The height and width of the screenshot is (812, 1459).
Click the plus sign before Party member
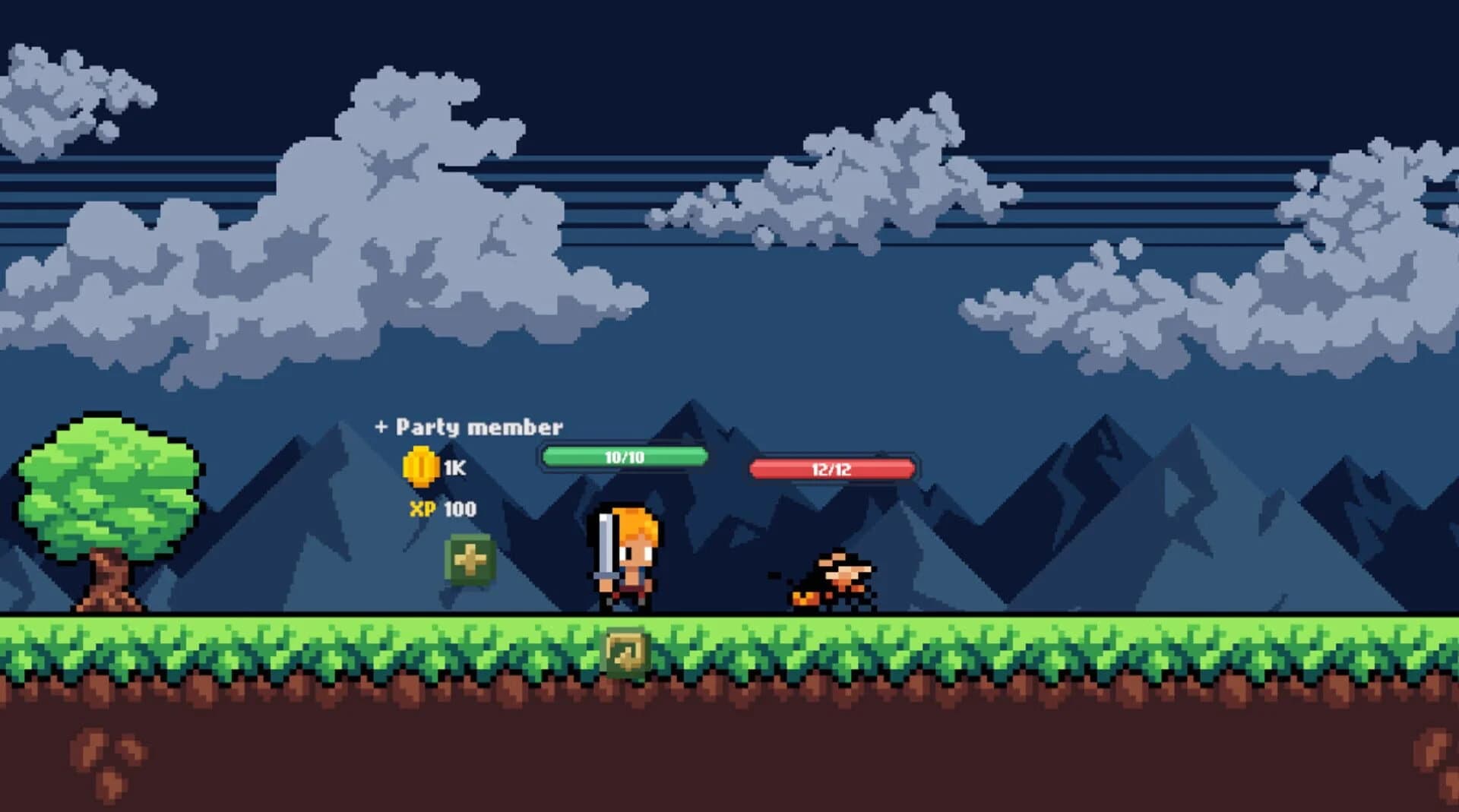pyautogui.click(x=382, y=426)
